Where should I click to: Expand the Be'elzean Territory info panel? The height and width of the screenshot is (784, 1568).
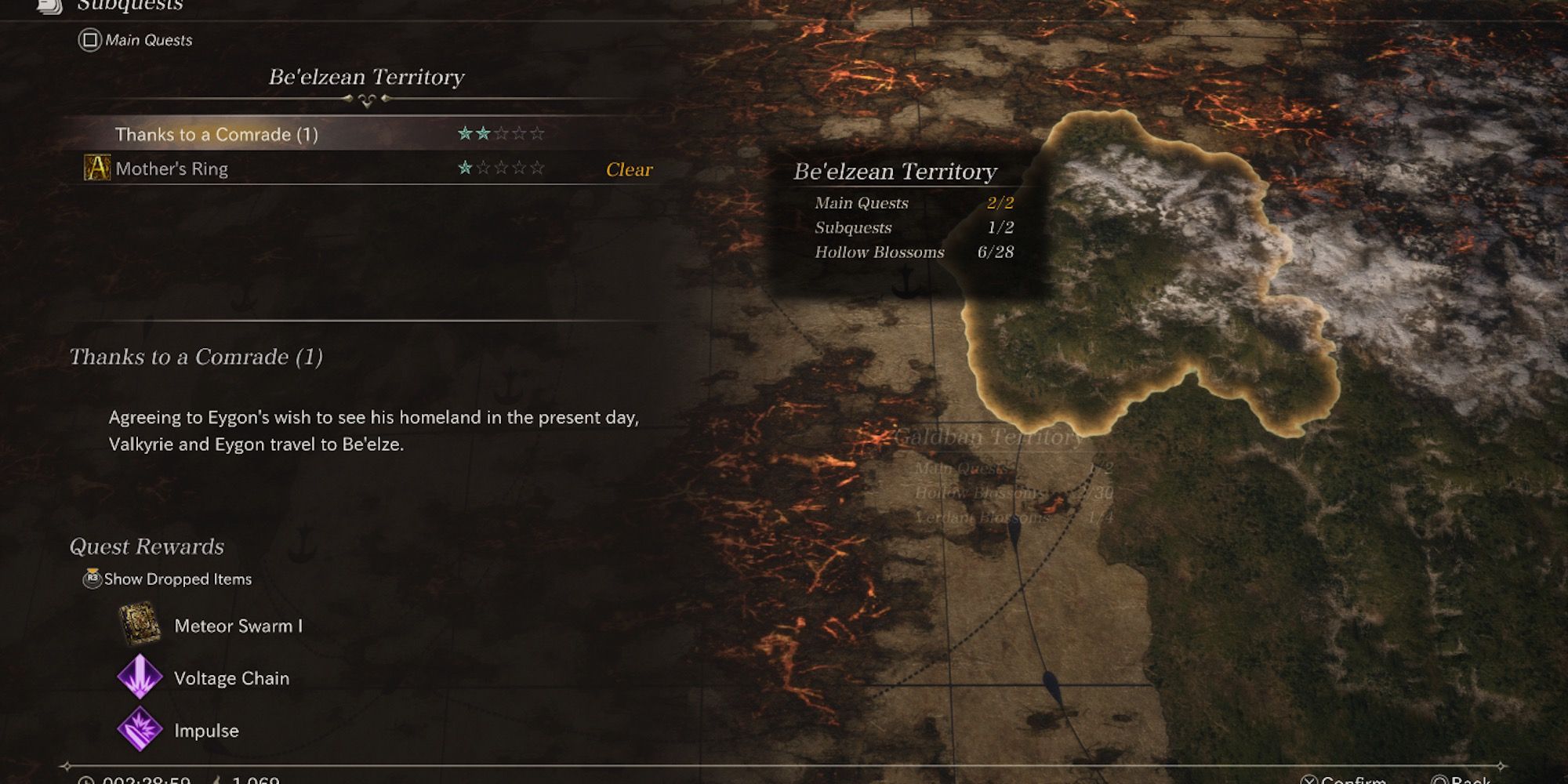tap(896, 170)
